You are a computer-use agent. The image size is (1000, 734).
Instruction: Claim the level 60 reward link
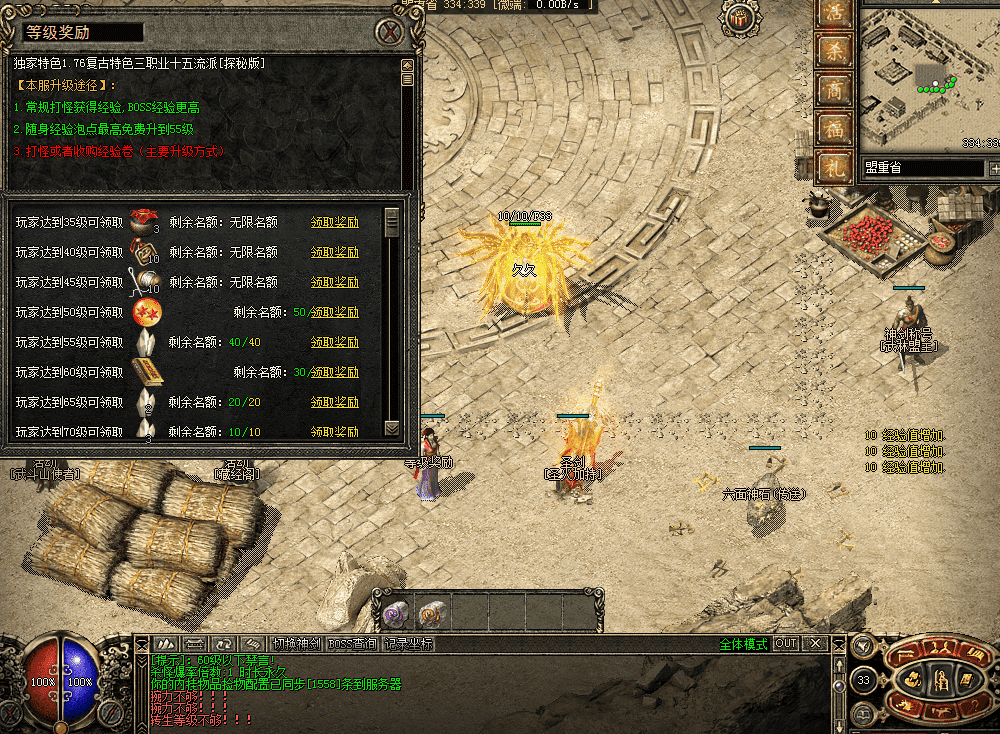click(x=334, y=373)
